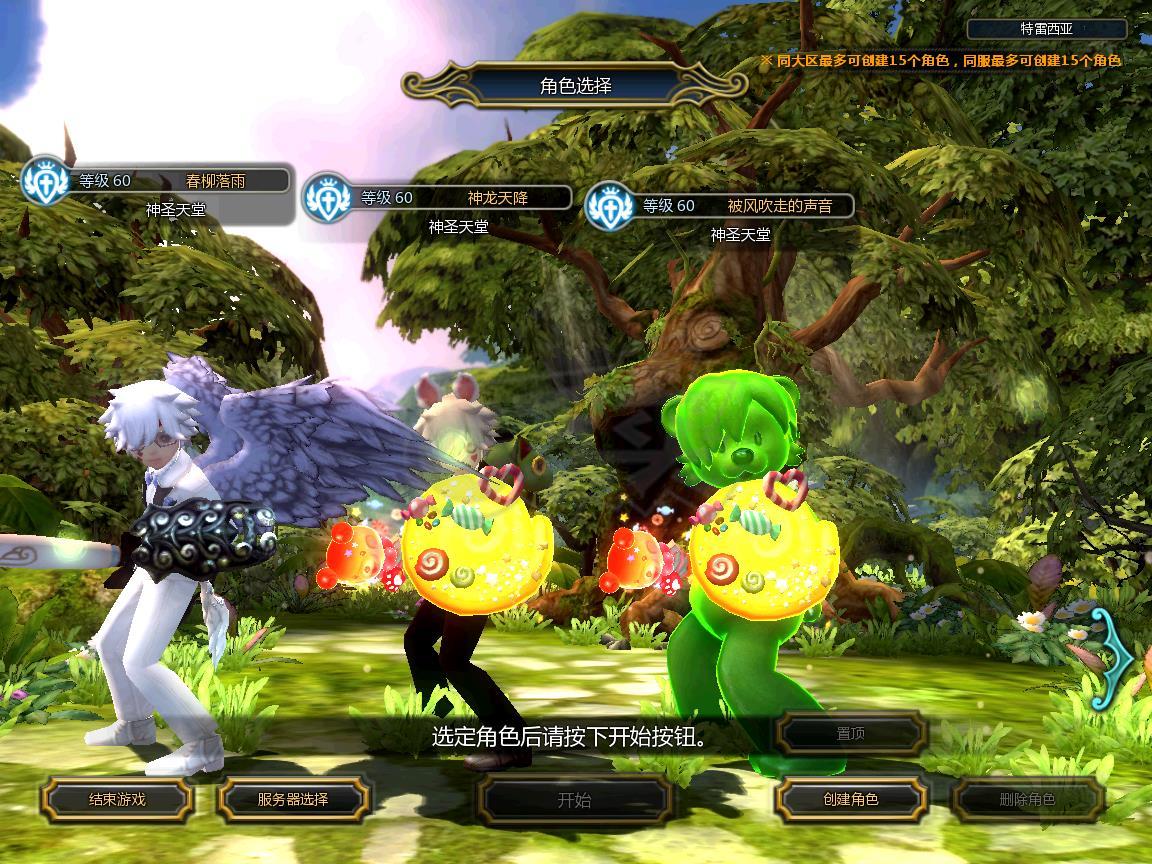Choose 创建角色 to create a character
1152x864 pixels.
pos(851,799)
